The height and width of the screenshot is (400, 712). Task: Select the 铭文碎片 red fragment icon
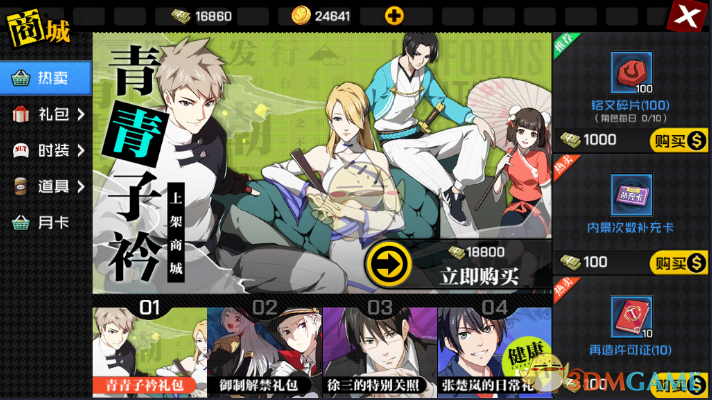pos(631,73)
